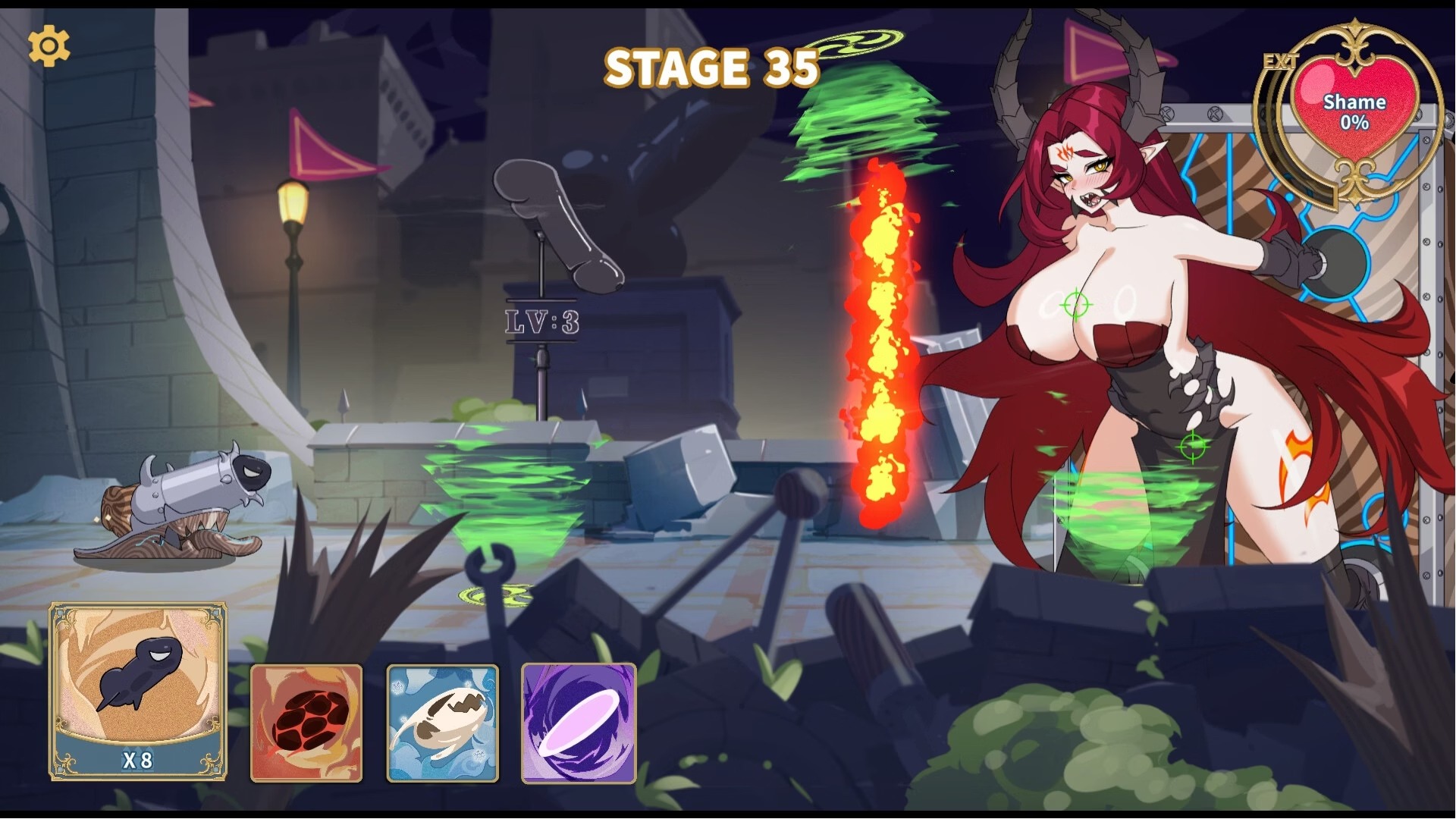Screen dimensions: 1456x819
Task: Select the default black ammo card
Action: [138, 691]
